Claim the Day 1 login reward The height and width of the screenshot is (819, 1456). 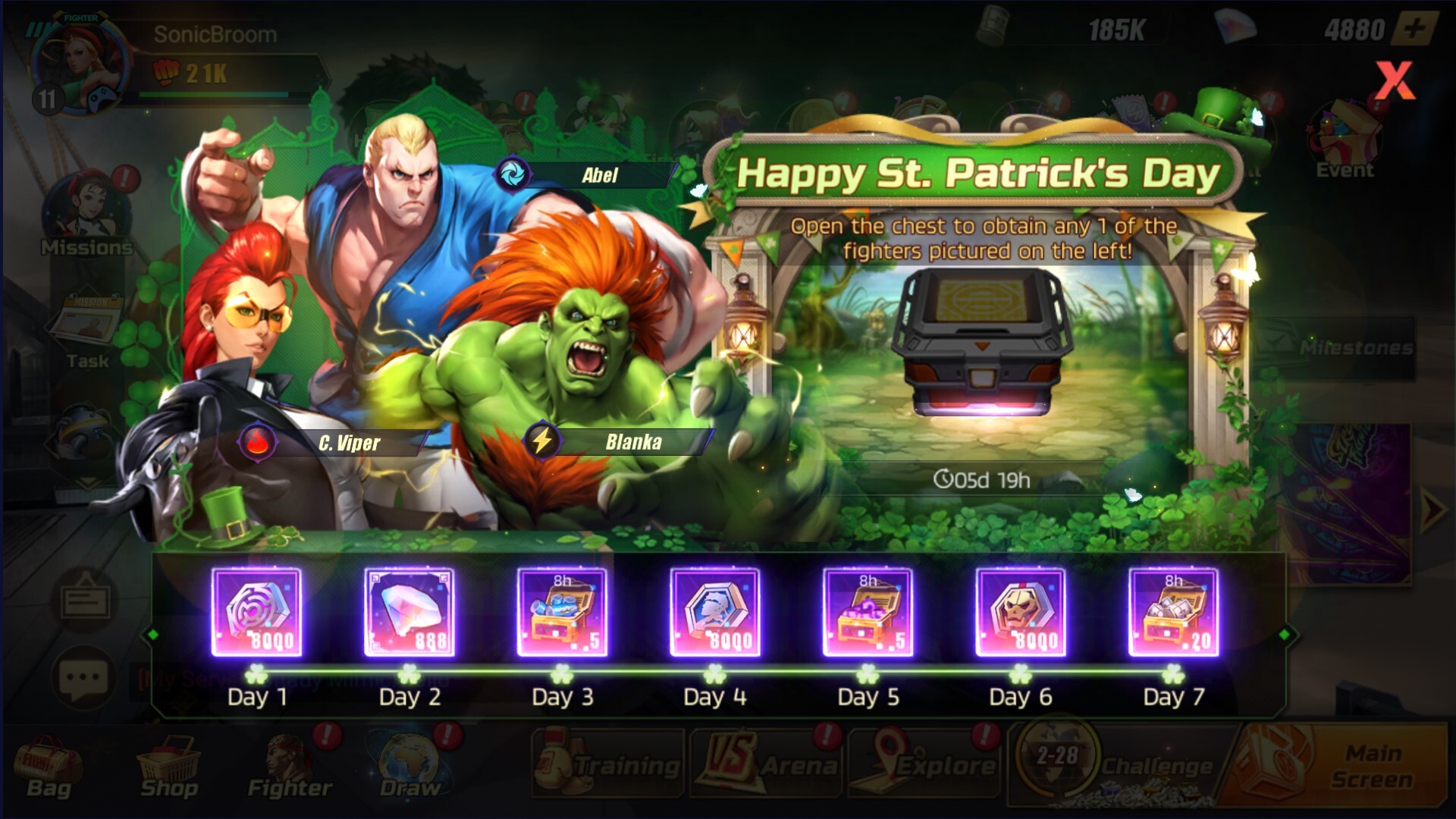[258, 610]
